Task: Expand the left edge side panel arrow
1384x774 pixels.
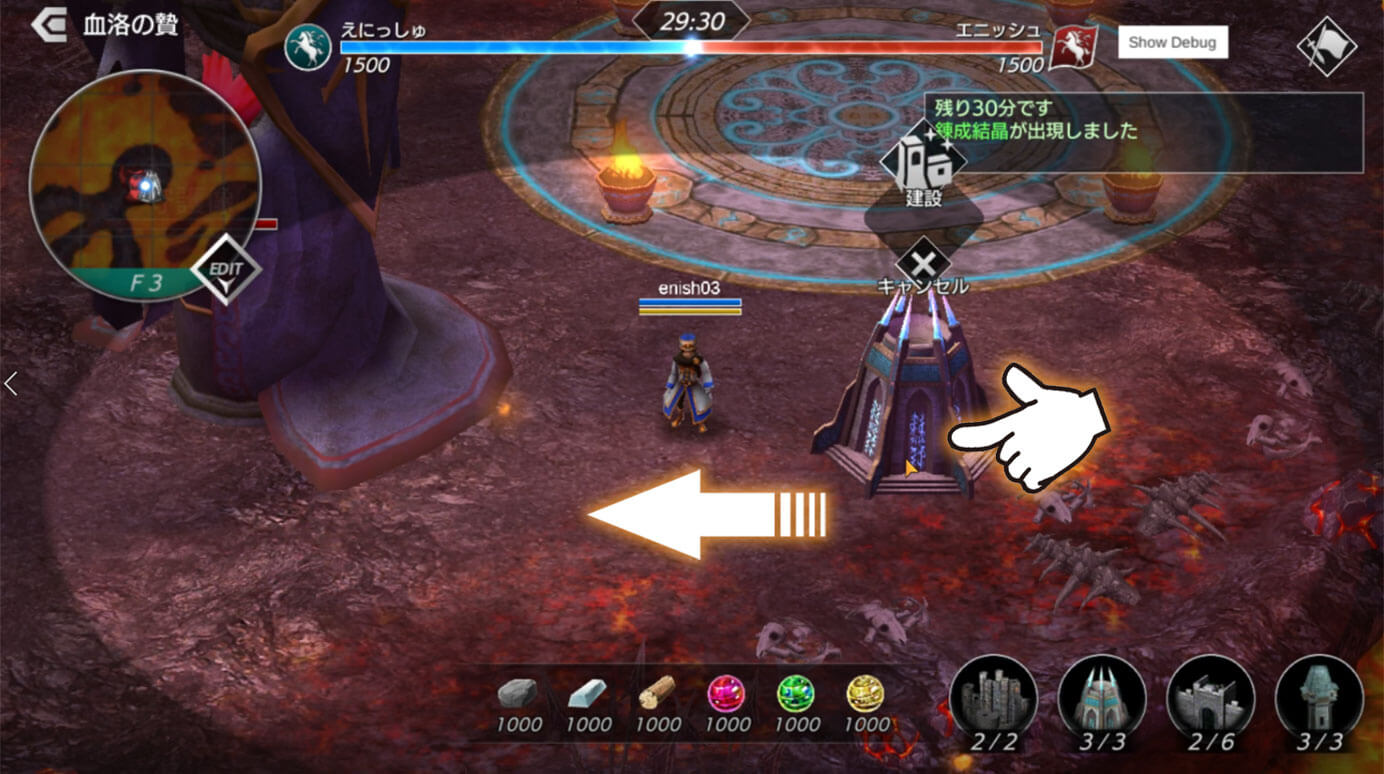Action: pyautogui.click(x=11, y=383)
